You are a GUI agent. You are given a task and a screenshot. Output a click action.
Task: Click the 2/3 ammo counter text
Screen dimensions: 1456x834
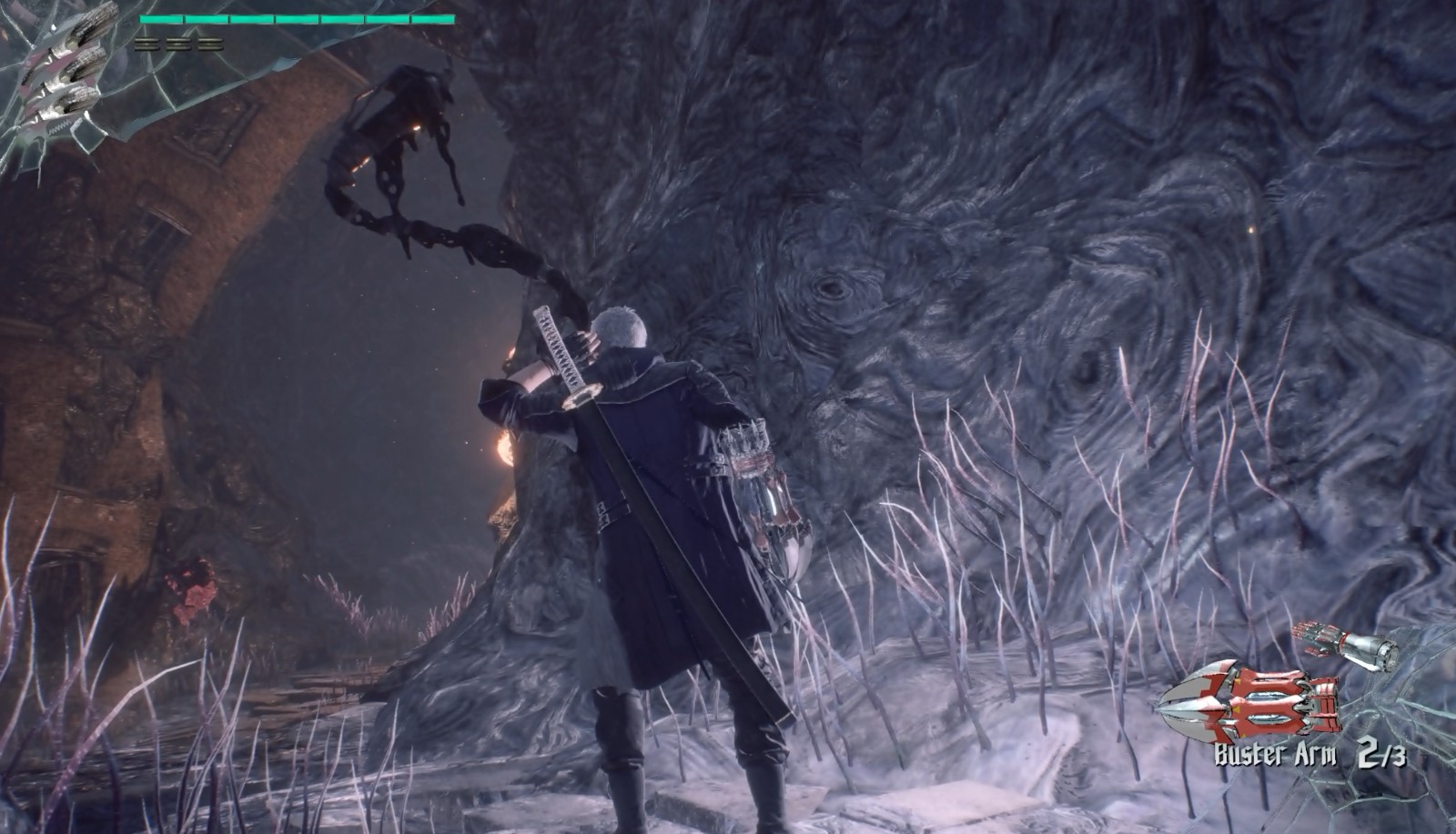coord(1383,755)
